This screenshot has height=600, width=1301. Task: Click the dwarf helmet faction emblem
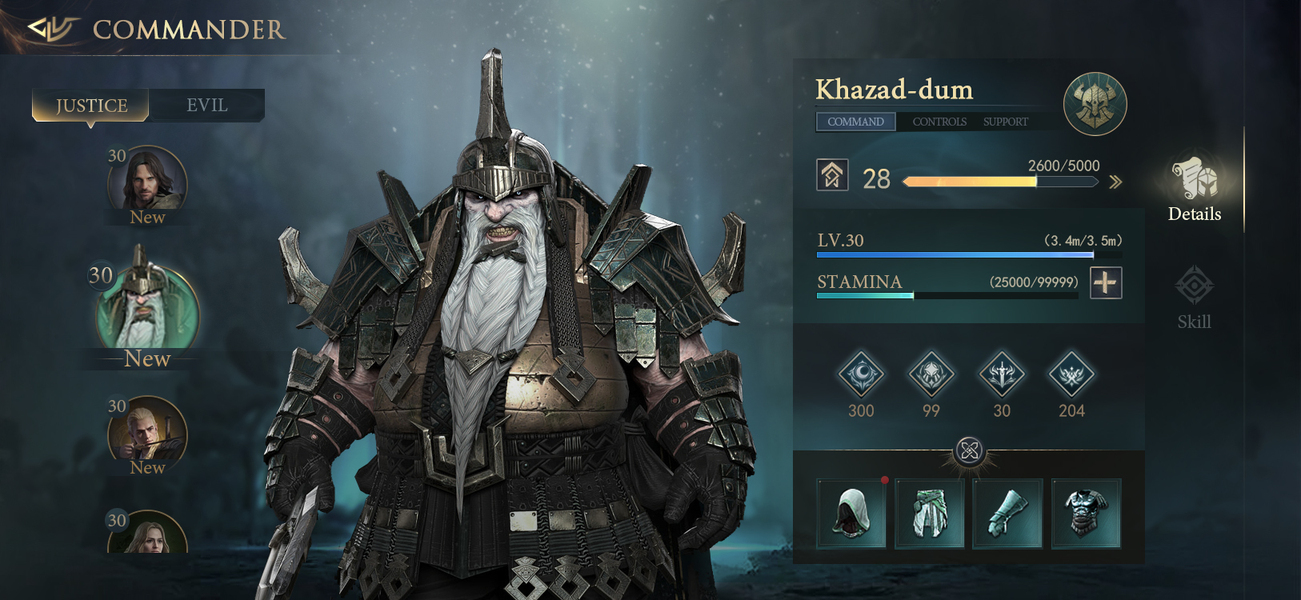point(1095,104)
